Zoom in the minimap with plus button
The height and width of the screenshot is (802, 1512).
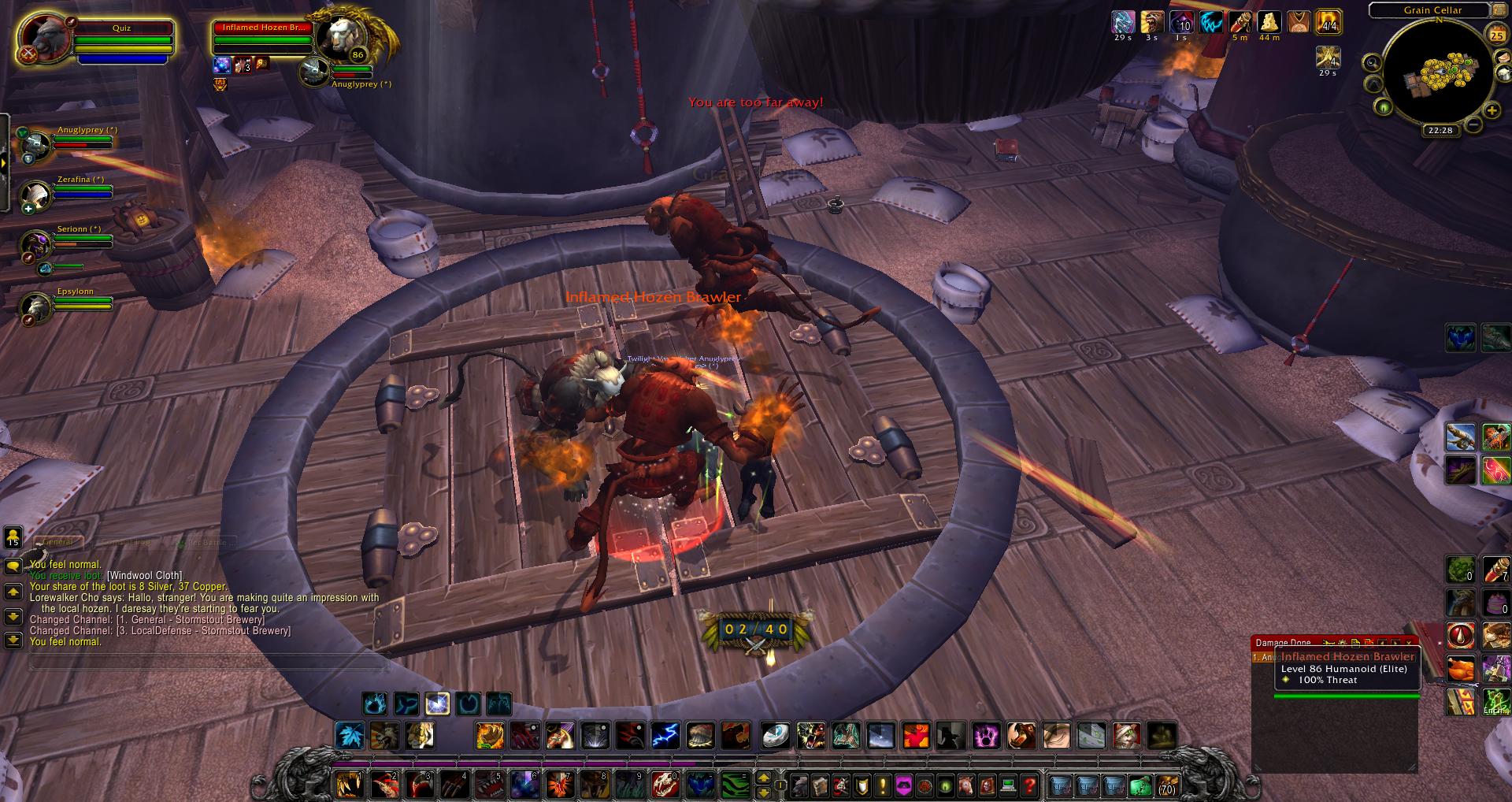[x=1492, y=110]
